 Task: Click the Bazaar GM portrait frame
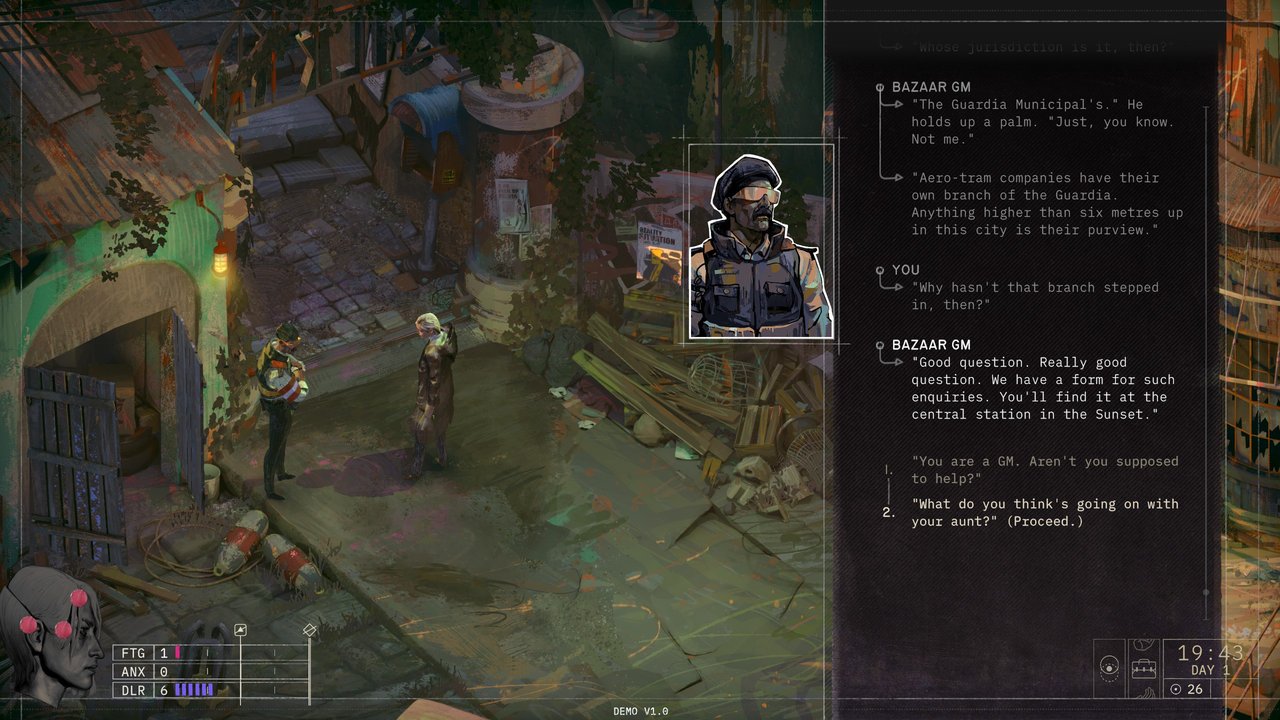click(761, 242)
